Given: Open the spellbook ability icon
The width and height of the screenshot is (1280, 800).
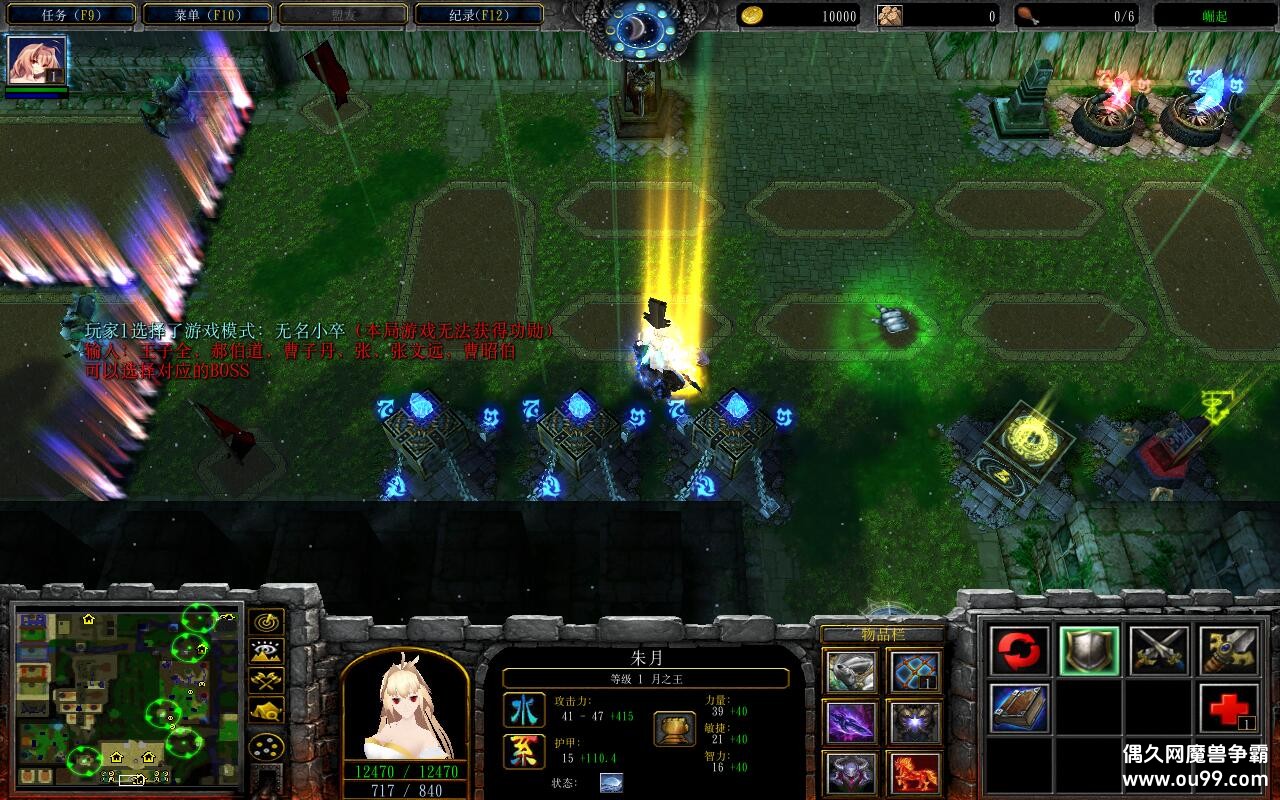Looking at the screenshot, I should [x=1020, y=708].
